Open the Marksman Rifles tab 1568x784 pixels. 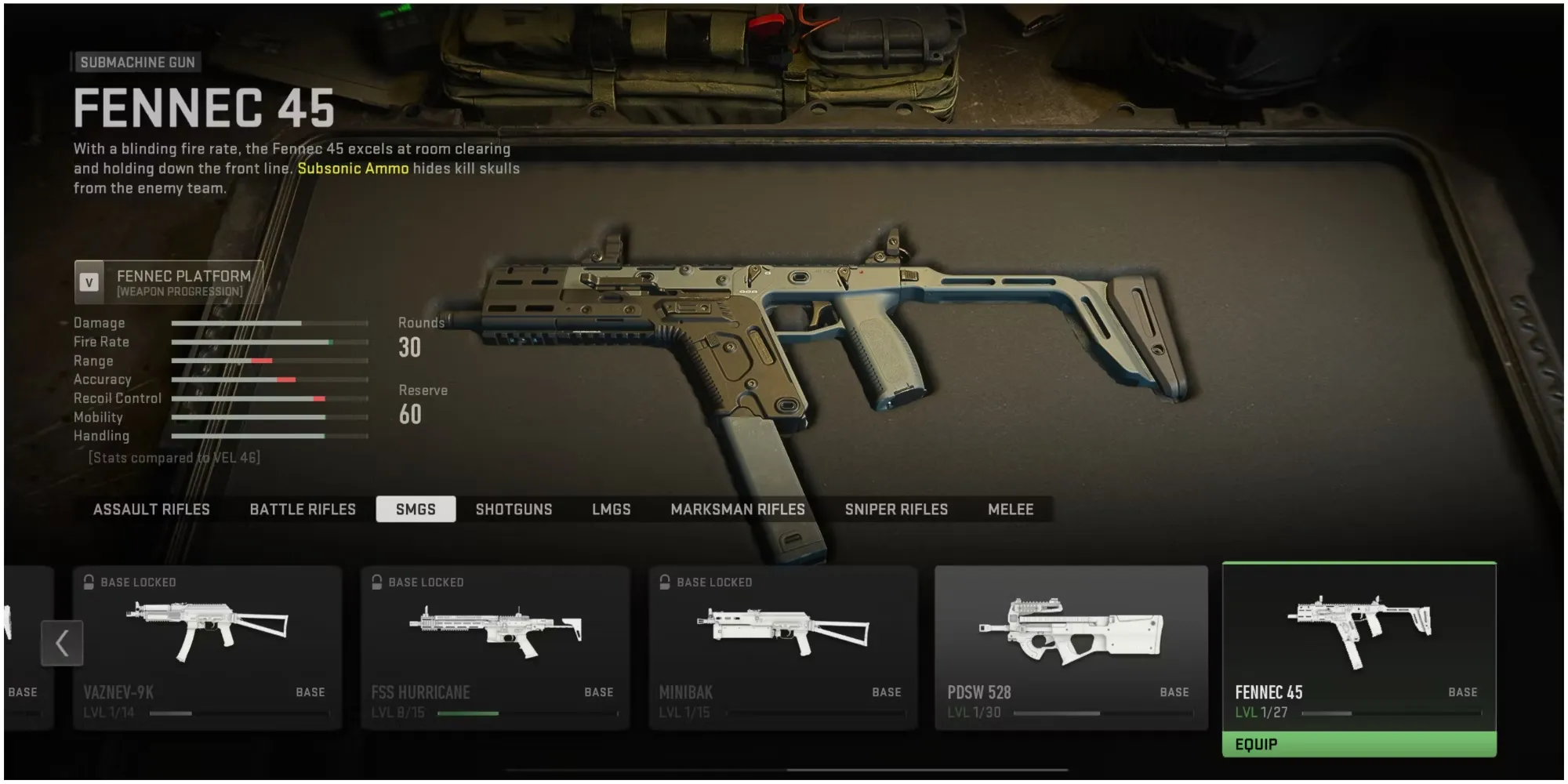(x=738, y=510)
